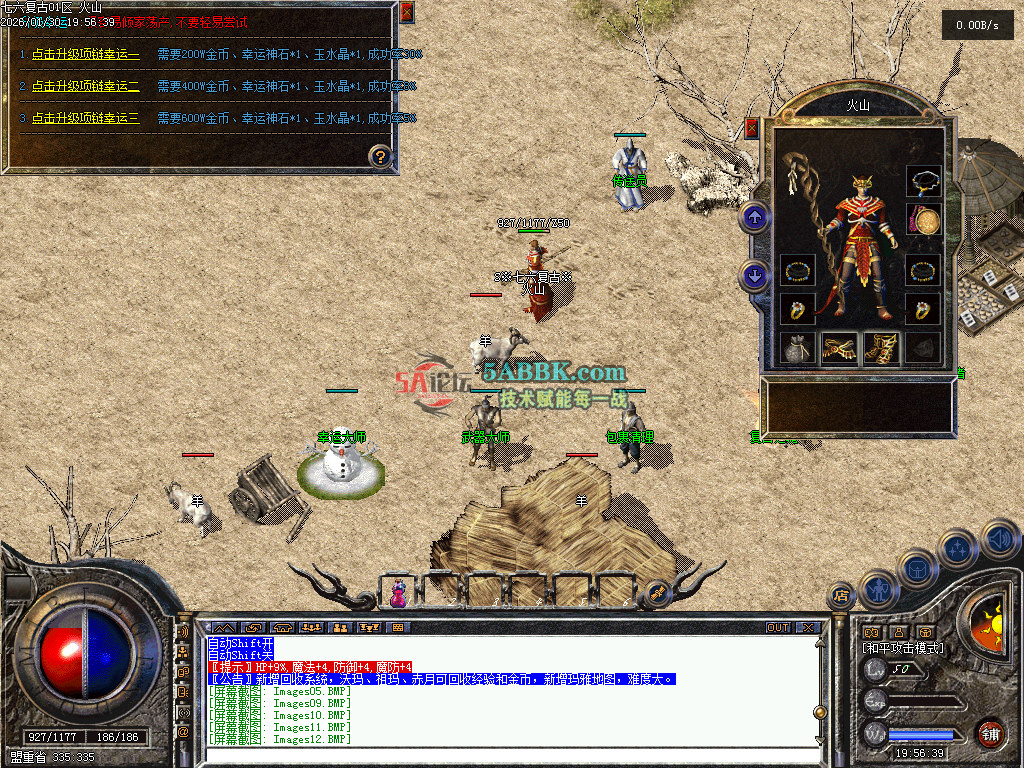Viewport: 1024px width, 768px height.
Task: Open the round 铺 stall button
Action: [990, 733]
